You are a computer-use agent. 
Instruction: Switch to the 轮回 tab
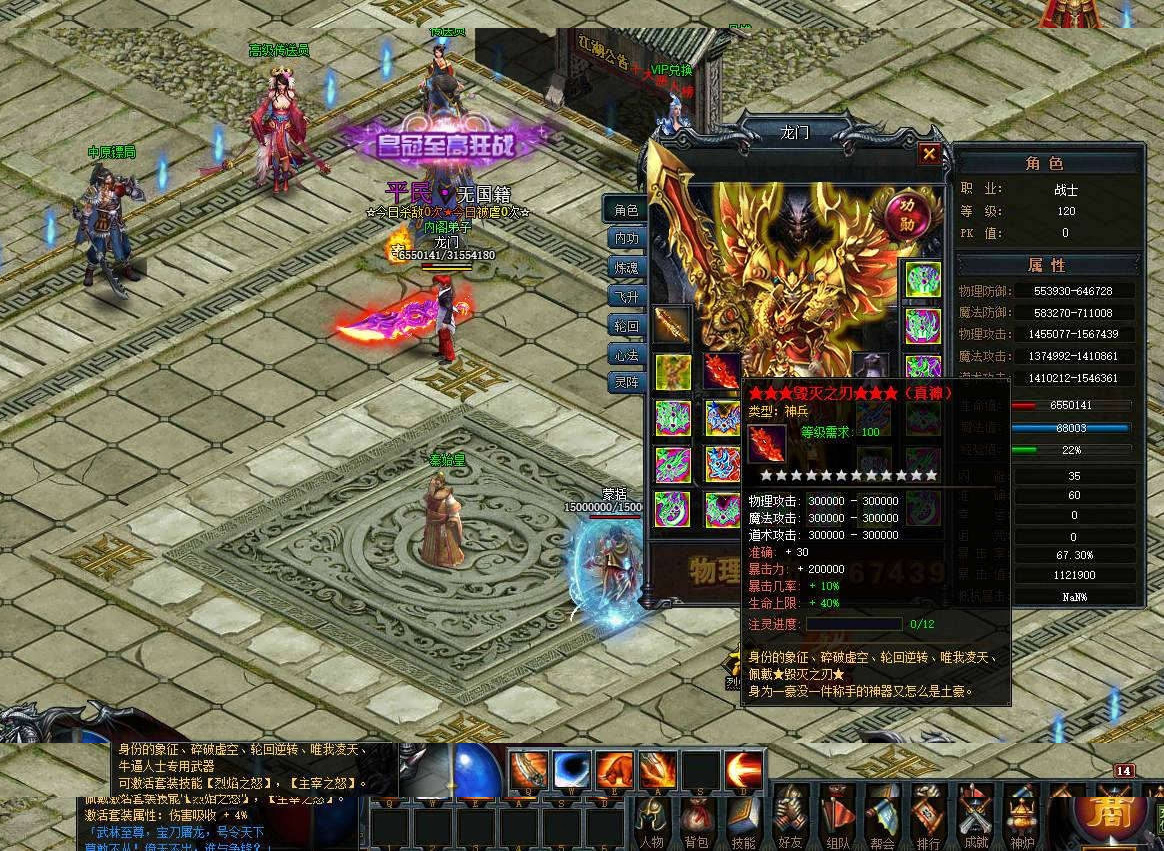[626, 325]
